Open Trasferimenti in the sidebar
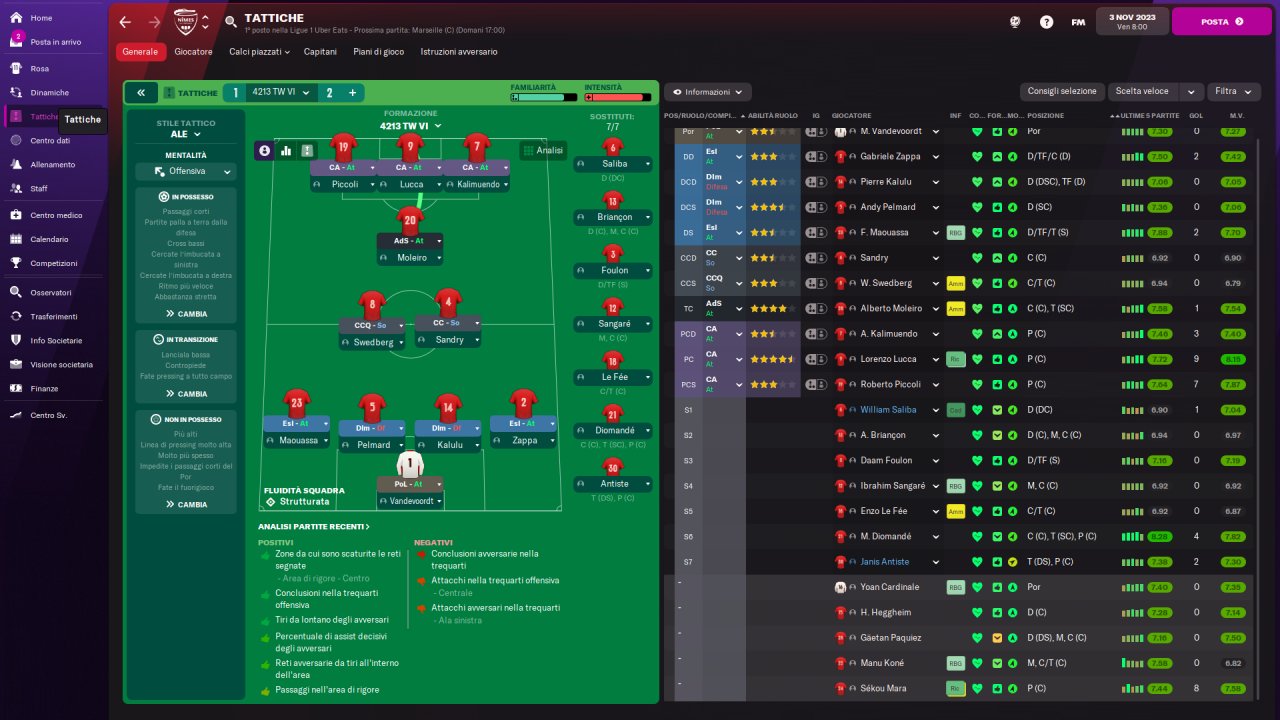Image resolution: width=1280 pixels, height=720 pixels. (53, 316)
